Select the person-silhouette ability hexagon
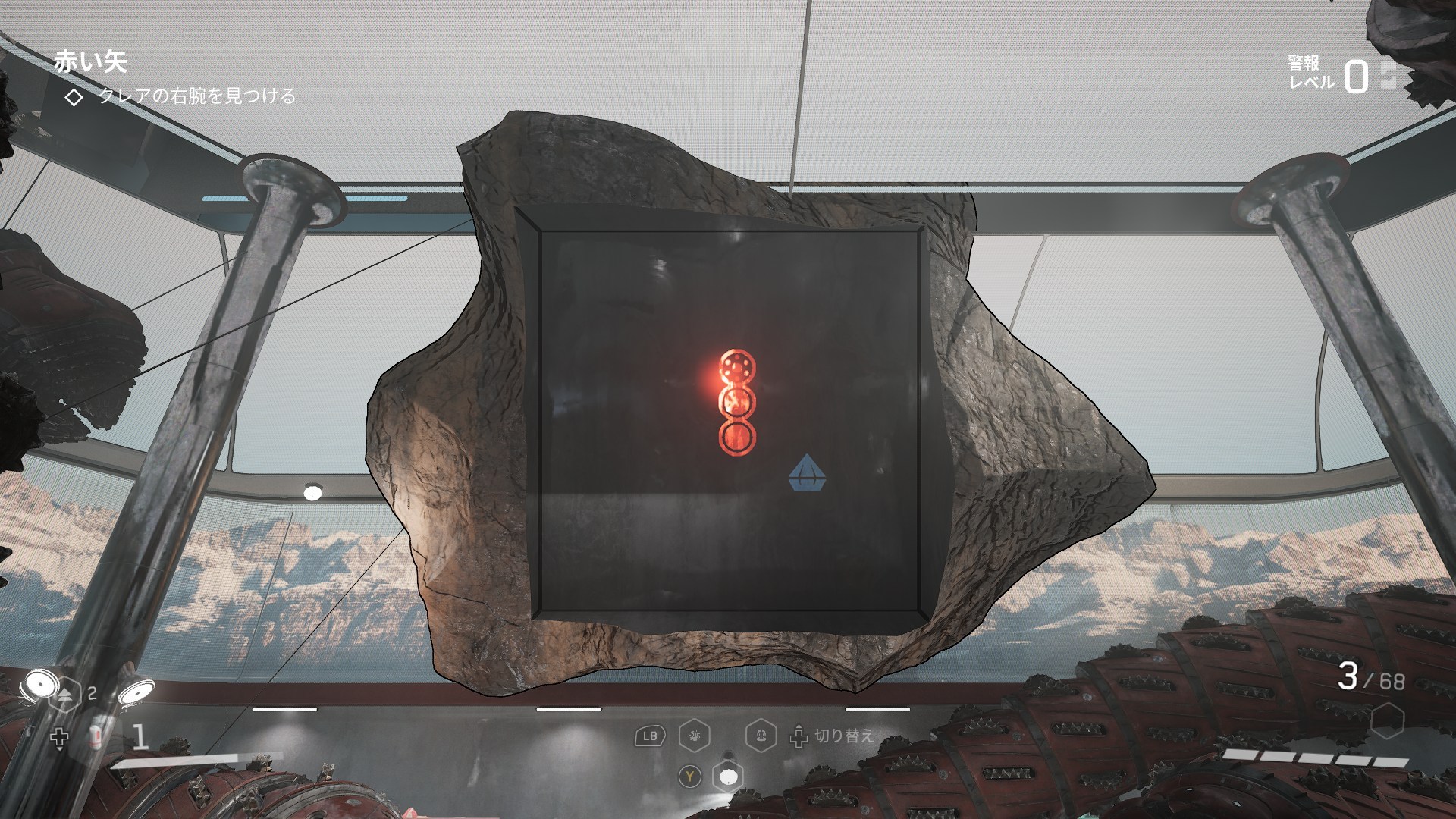 tap(760, 735)
